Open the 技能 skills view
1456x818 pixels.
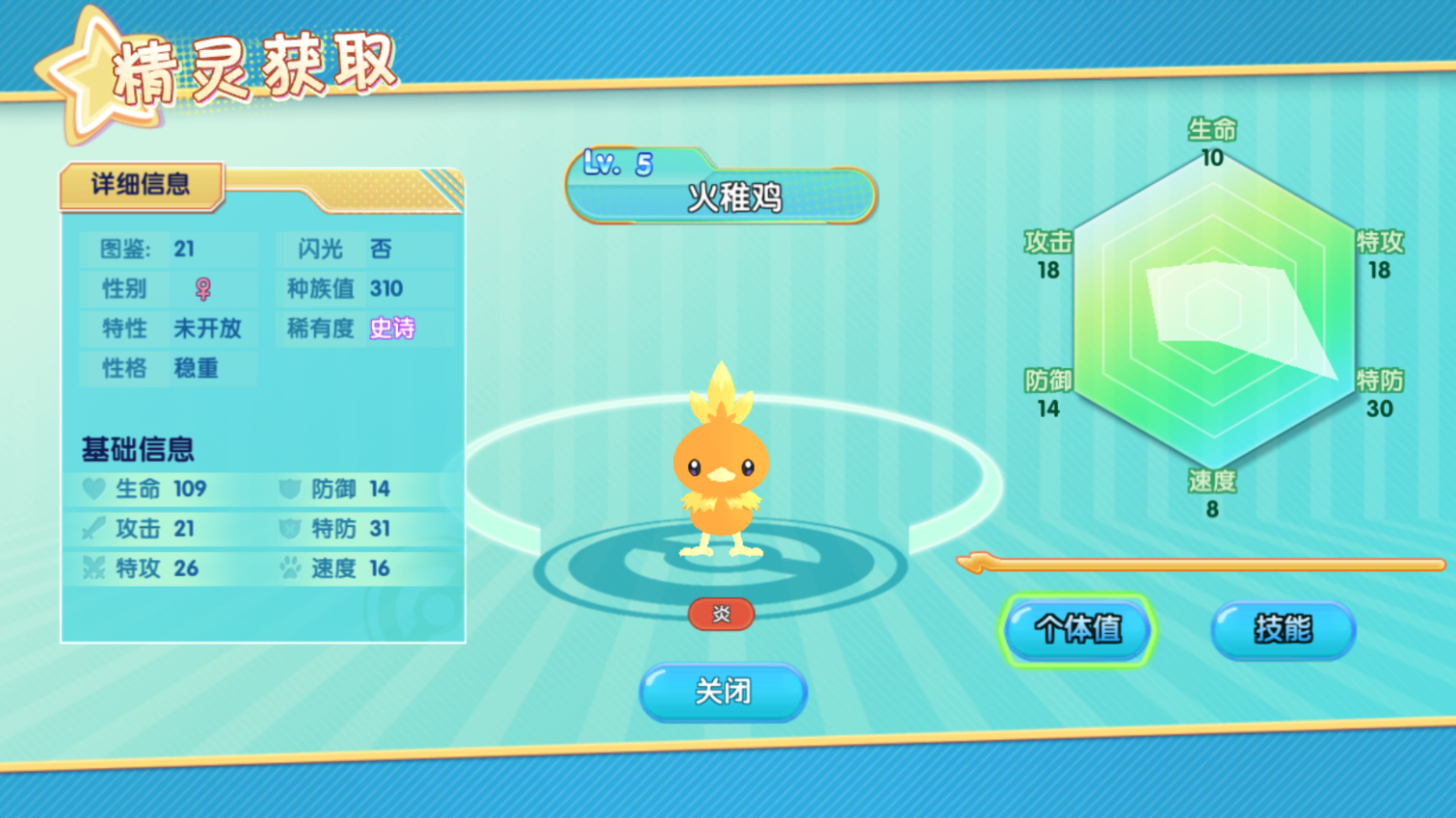click(1283, 630)
